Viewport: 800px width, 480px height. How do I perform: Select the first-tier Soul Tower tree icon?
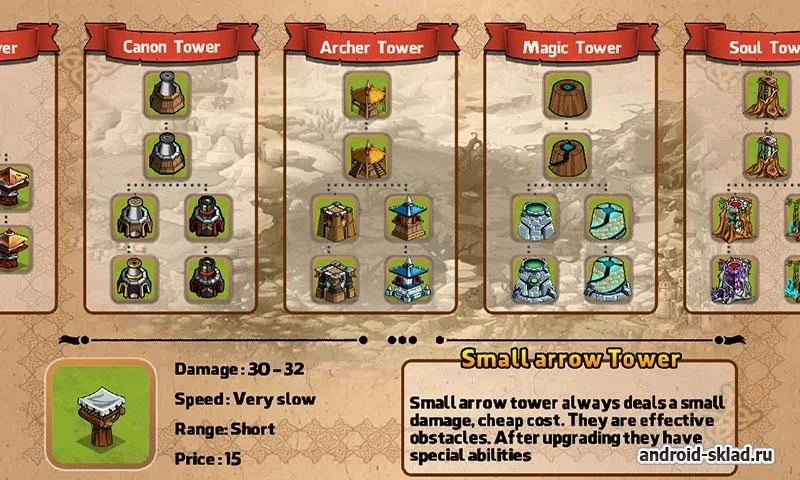coord(768,94)
